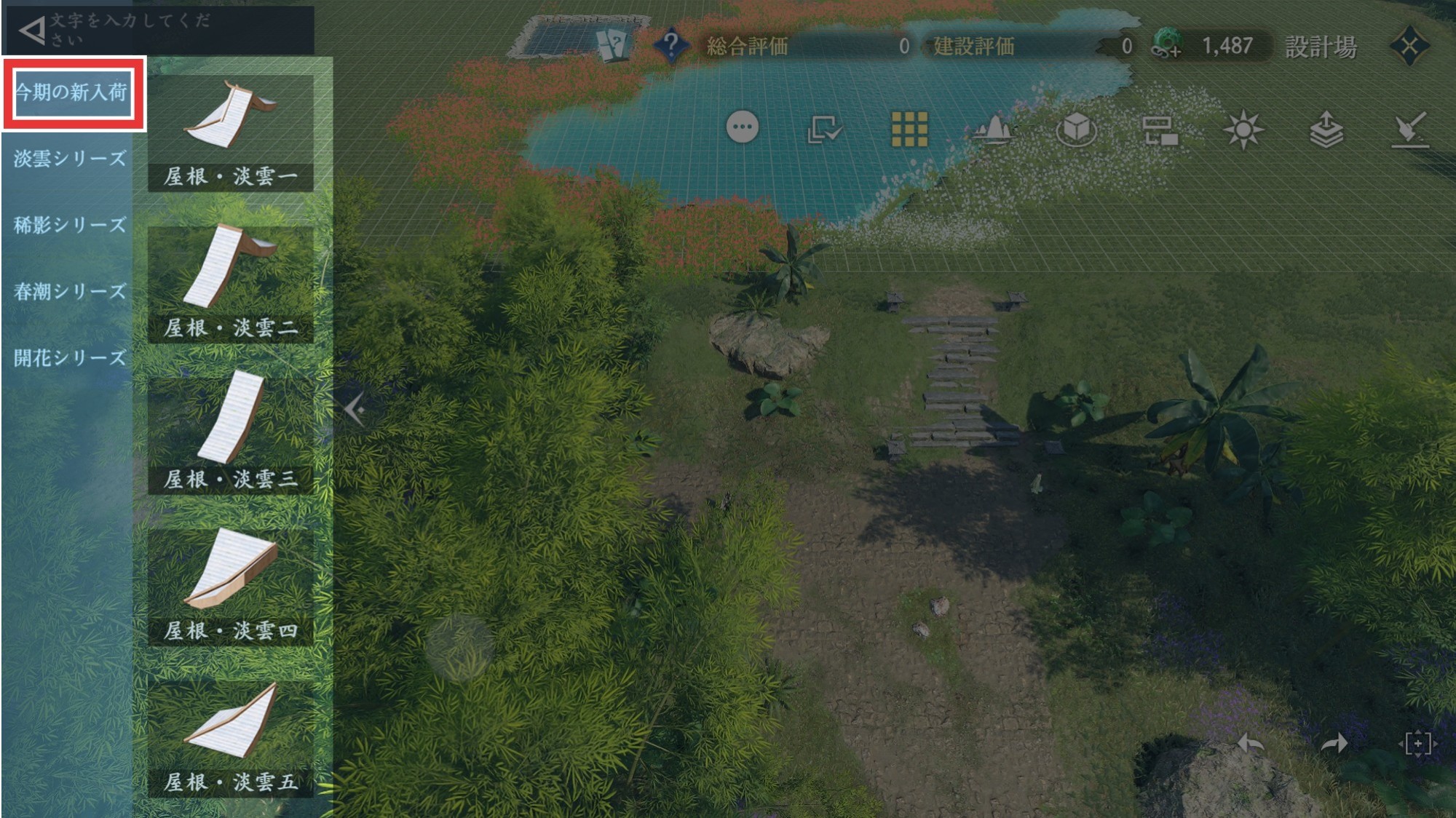Collapse the build panel with the arrow
This screenshot has width=1456, height=818.
355,410
